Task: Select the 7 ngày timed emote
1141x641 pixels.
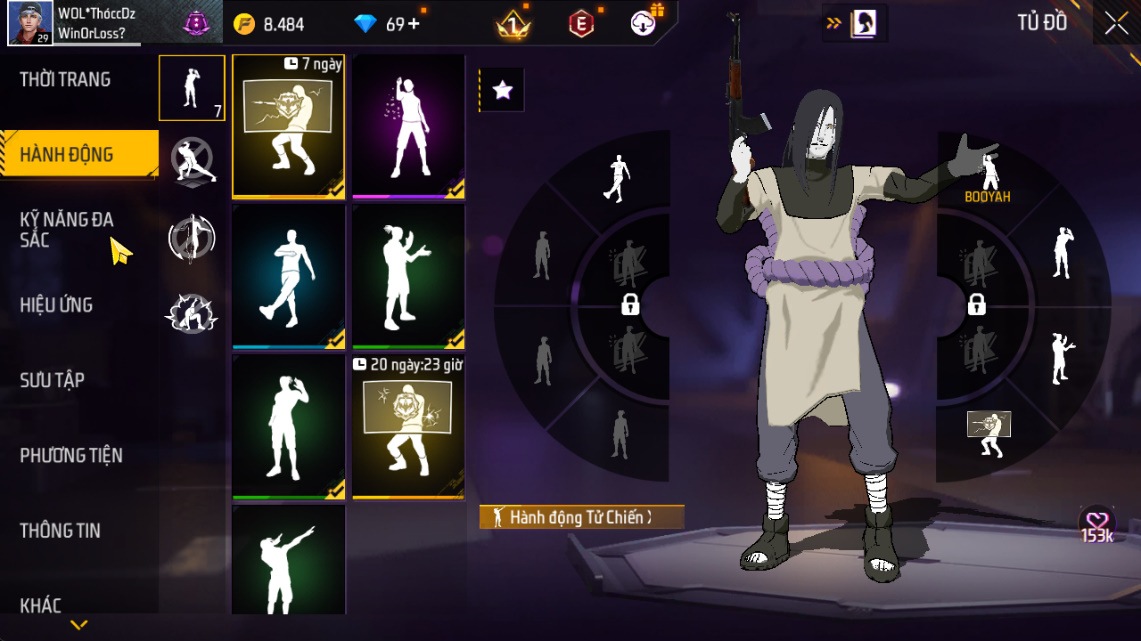Action: pos(289,126)
